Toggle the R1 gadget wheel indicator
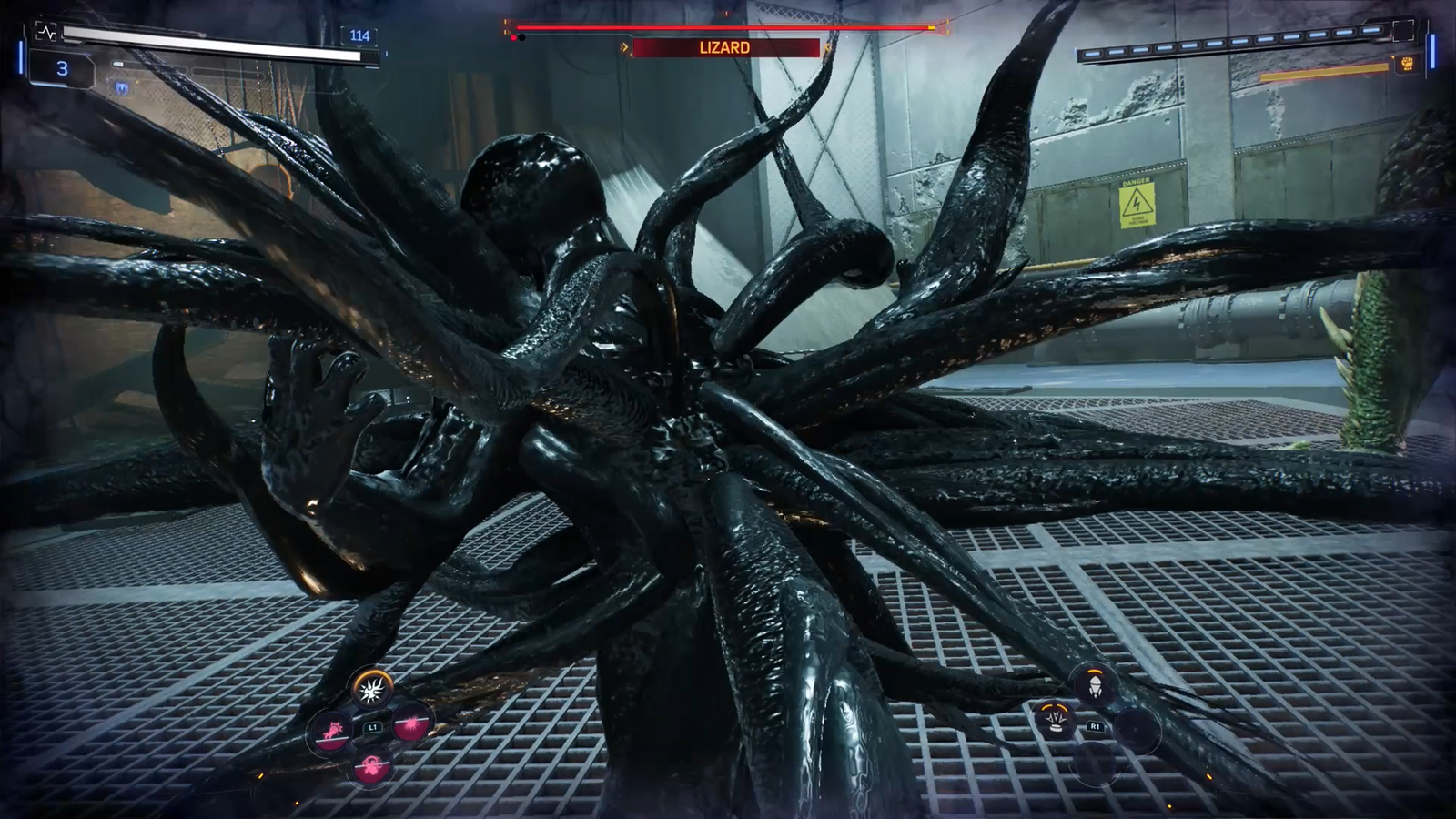Screen dimensions: 1456x819 pyautogui.click(x=1096, y=725)
